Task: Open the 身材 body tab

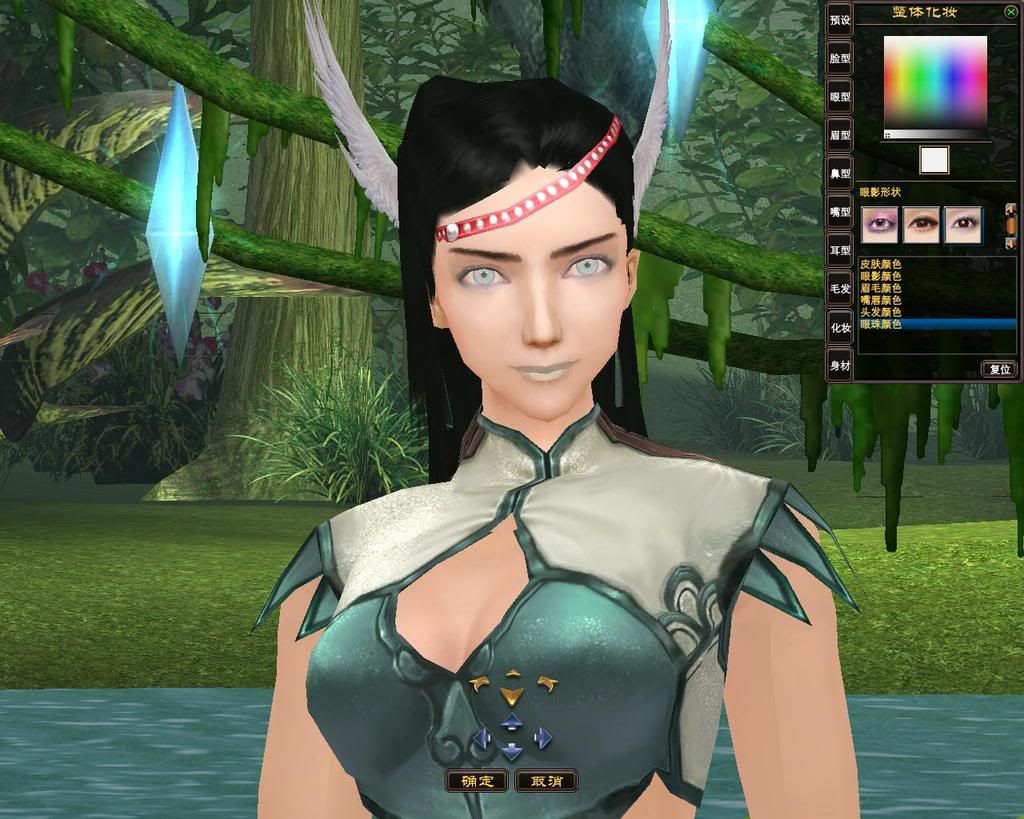Action: [x=840, y=366]
